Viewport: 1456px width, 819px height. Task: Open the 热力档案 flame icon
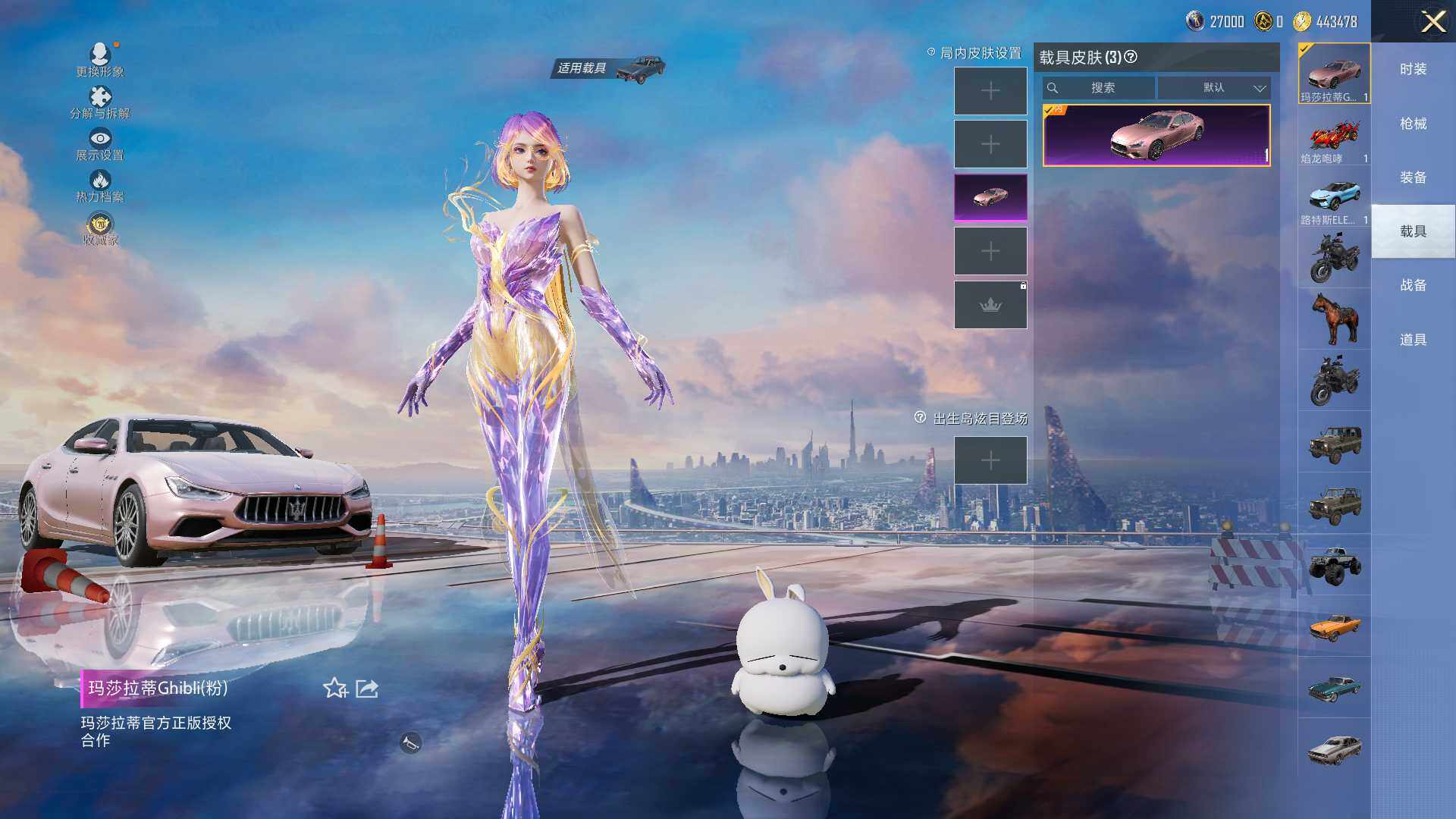click(100, 185)
